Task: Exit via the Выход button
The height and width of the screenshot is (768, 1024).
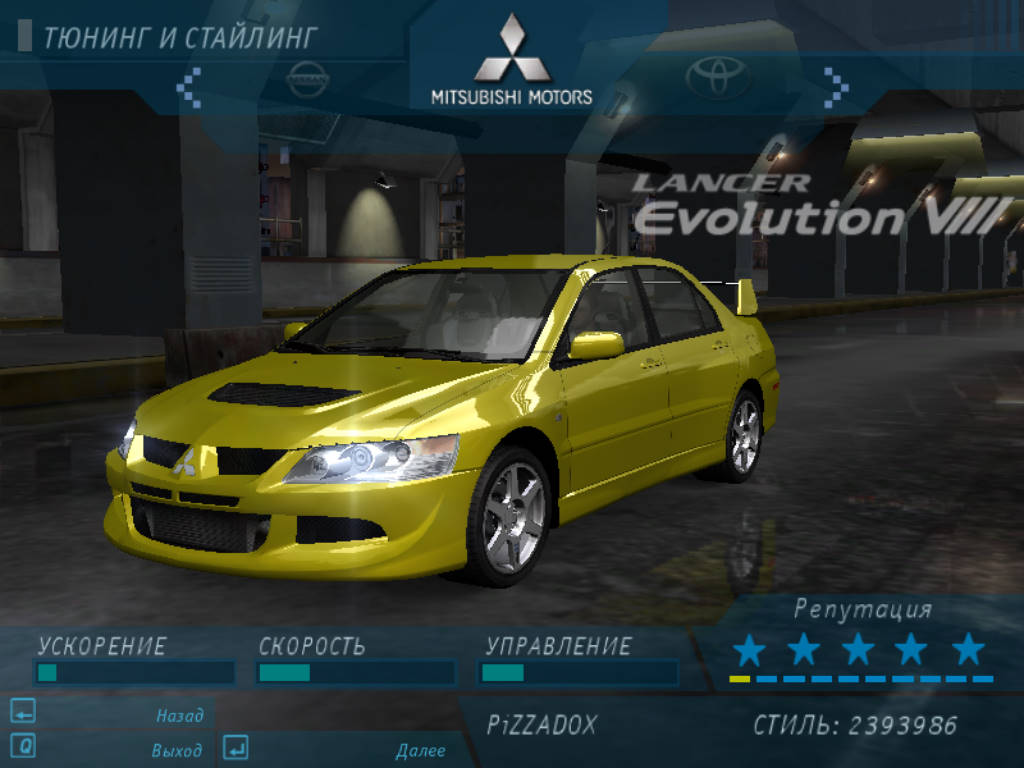Action: (x=176, y=750)
